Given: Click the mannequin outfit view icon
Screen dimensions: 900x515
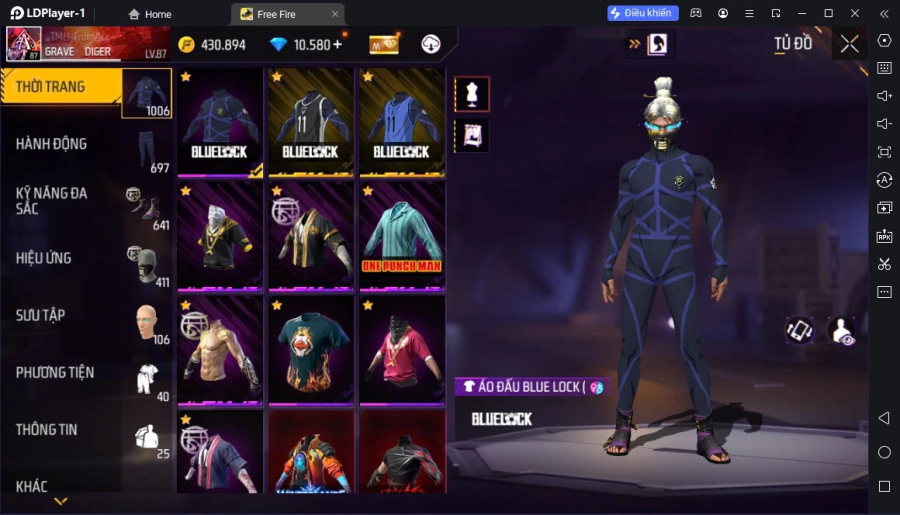Looking at the screenshot, I should (x=472, y=94).
